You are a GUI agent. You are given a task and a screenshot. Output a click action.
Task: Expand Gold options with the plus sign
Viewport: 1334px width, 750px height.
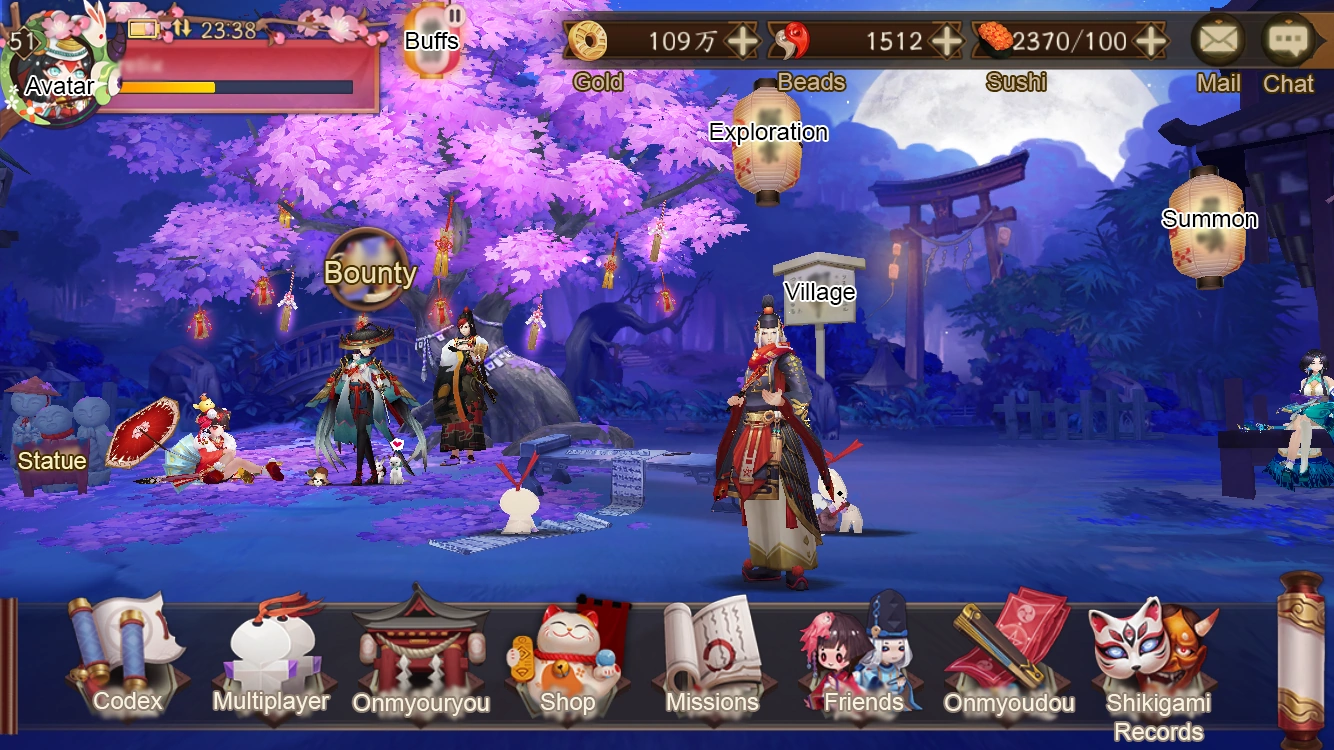coord(745,42)
